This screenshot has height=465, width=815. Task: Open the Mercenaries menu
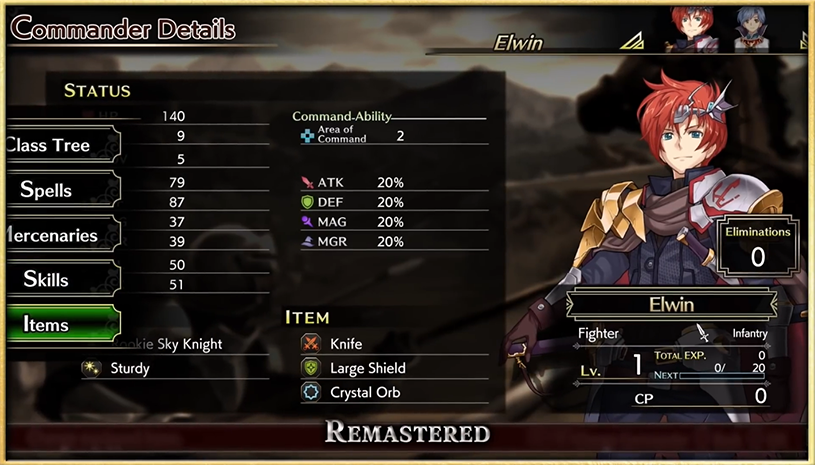point(55,236)
